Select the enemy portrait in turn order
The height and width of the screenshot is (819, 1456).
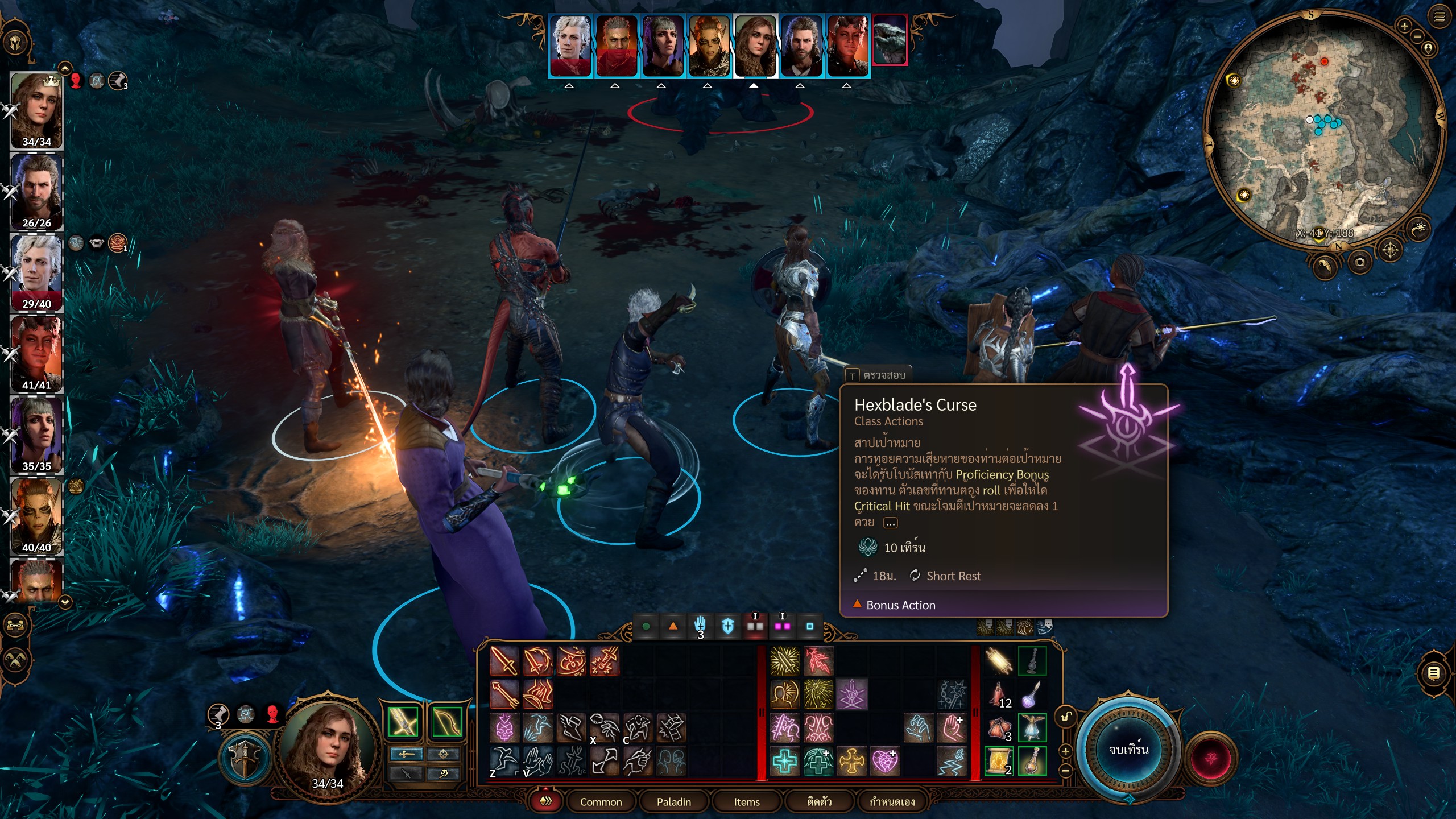890,41
